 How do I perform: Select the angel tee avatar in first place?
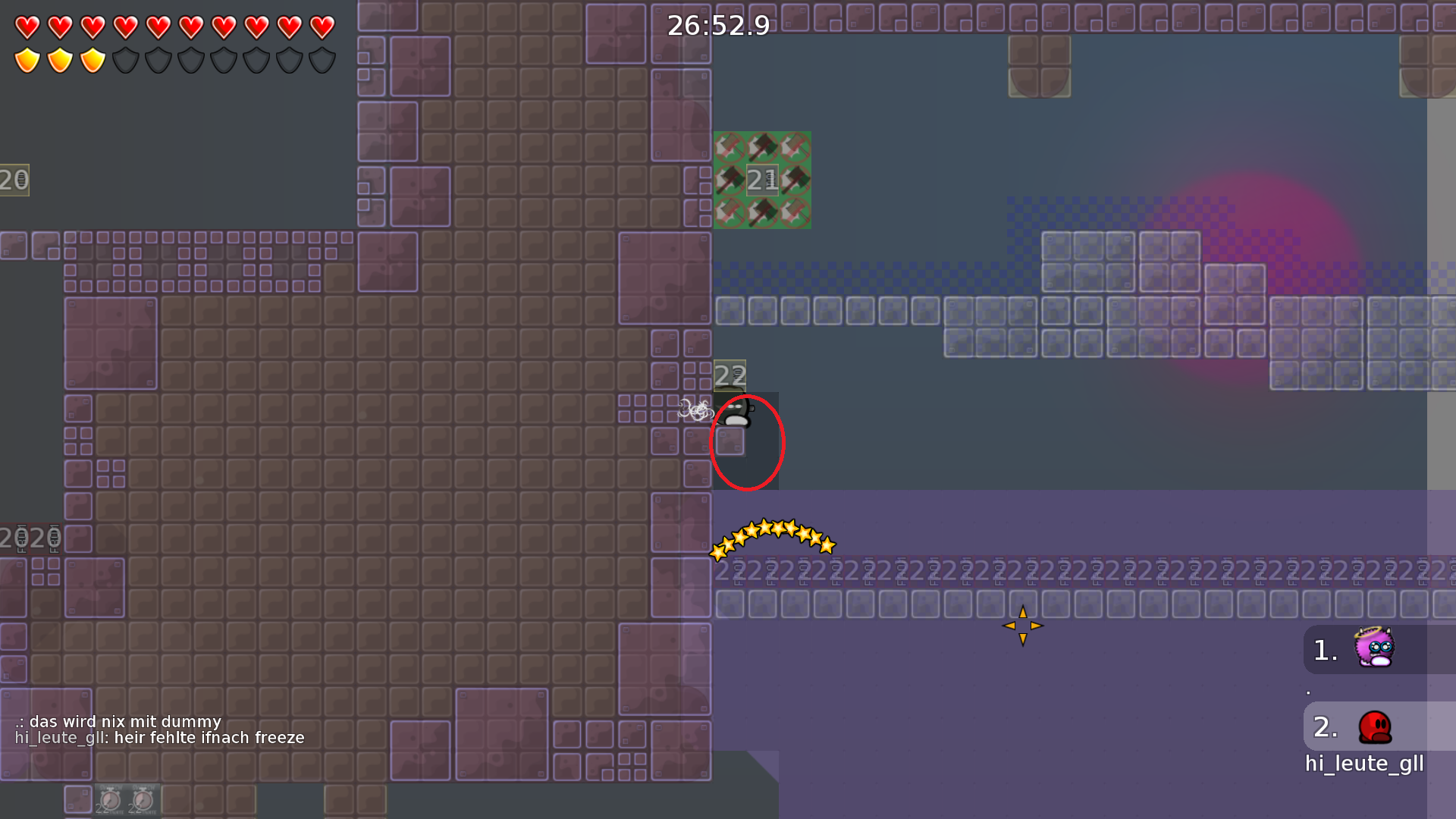coord(1373,649)
